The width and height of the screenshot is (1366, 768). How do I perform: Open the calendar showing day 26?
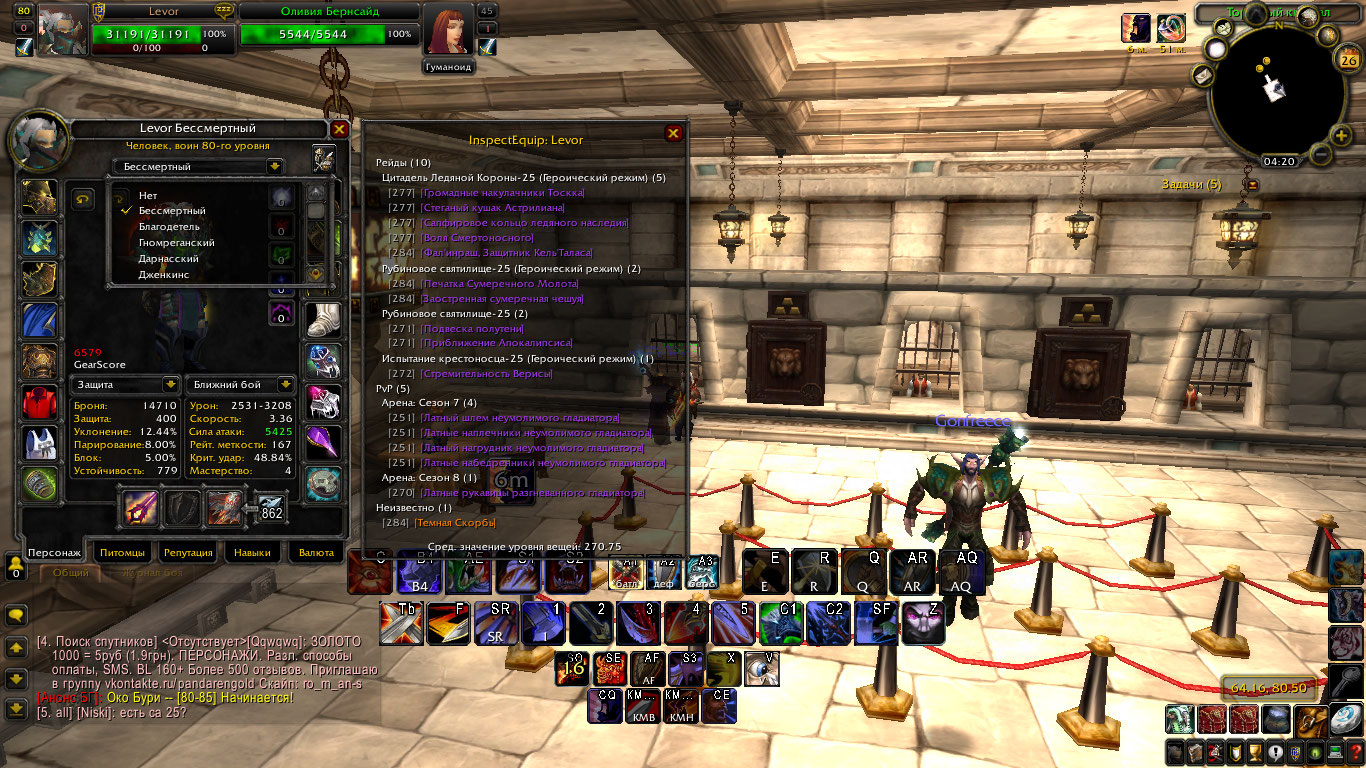coord(1346,60)
